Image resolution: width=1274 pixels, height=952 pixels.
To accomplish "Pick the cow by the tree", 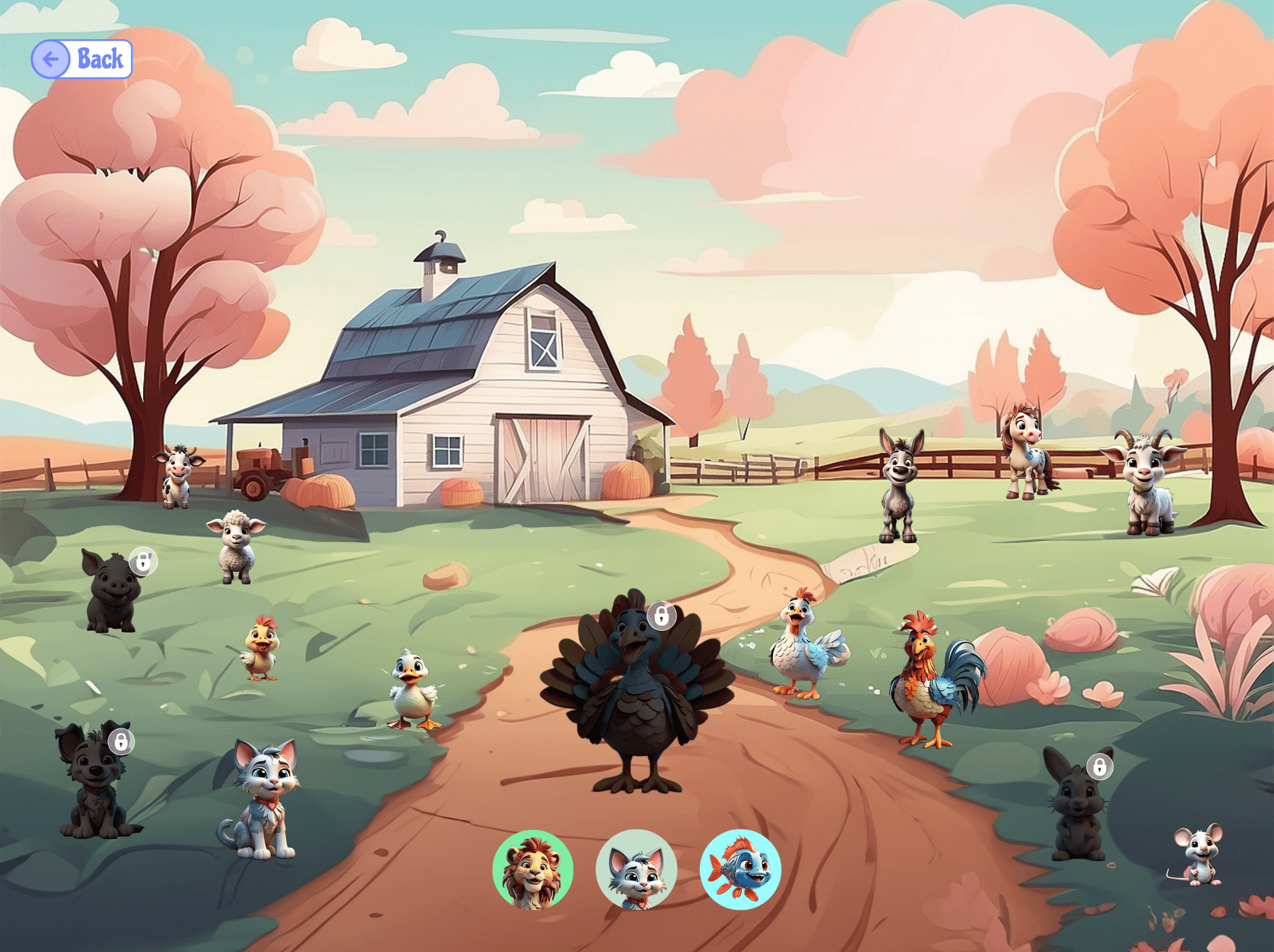I will click(177, 476).
